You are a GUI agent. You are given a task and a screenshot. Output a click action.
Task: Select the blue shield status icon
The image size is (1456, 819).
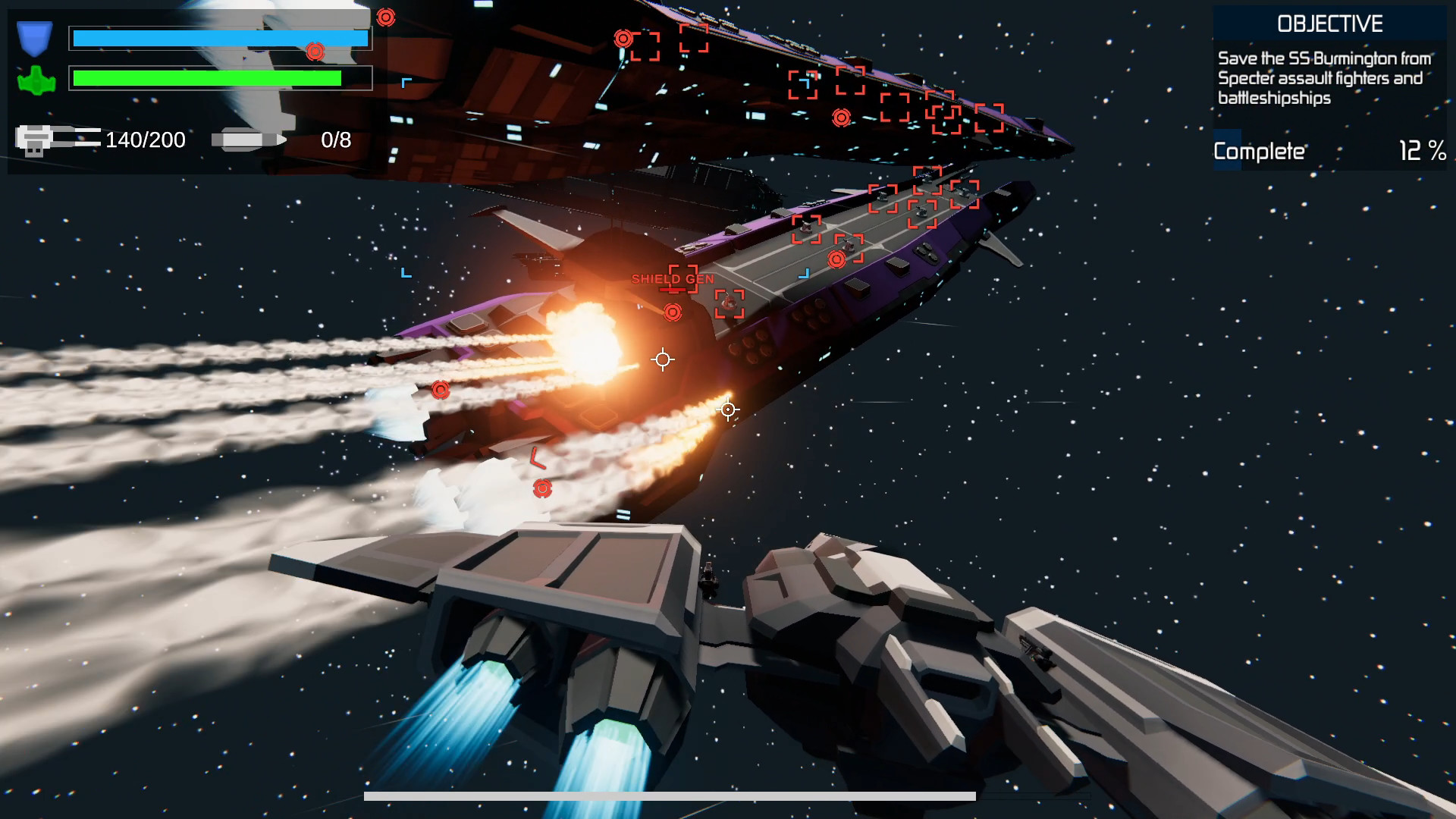[x=34, y=36]
